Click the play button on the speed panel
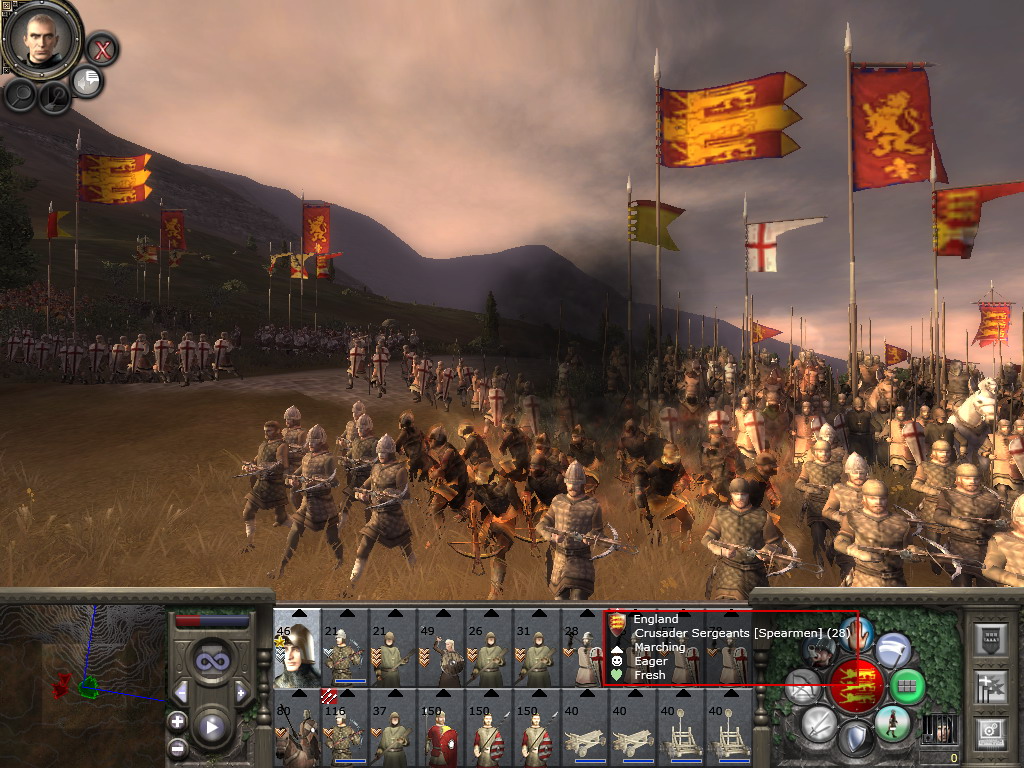 (210, 727)
